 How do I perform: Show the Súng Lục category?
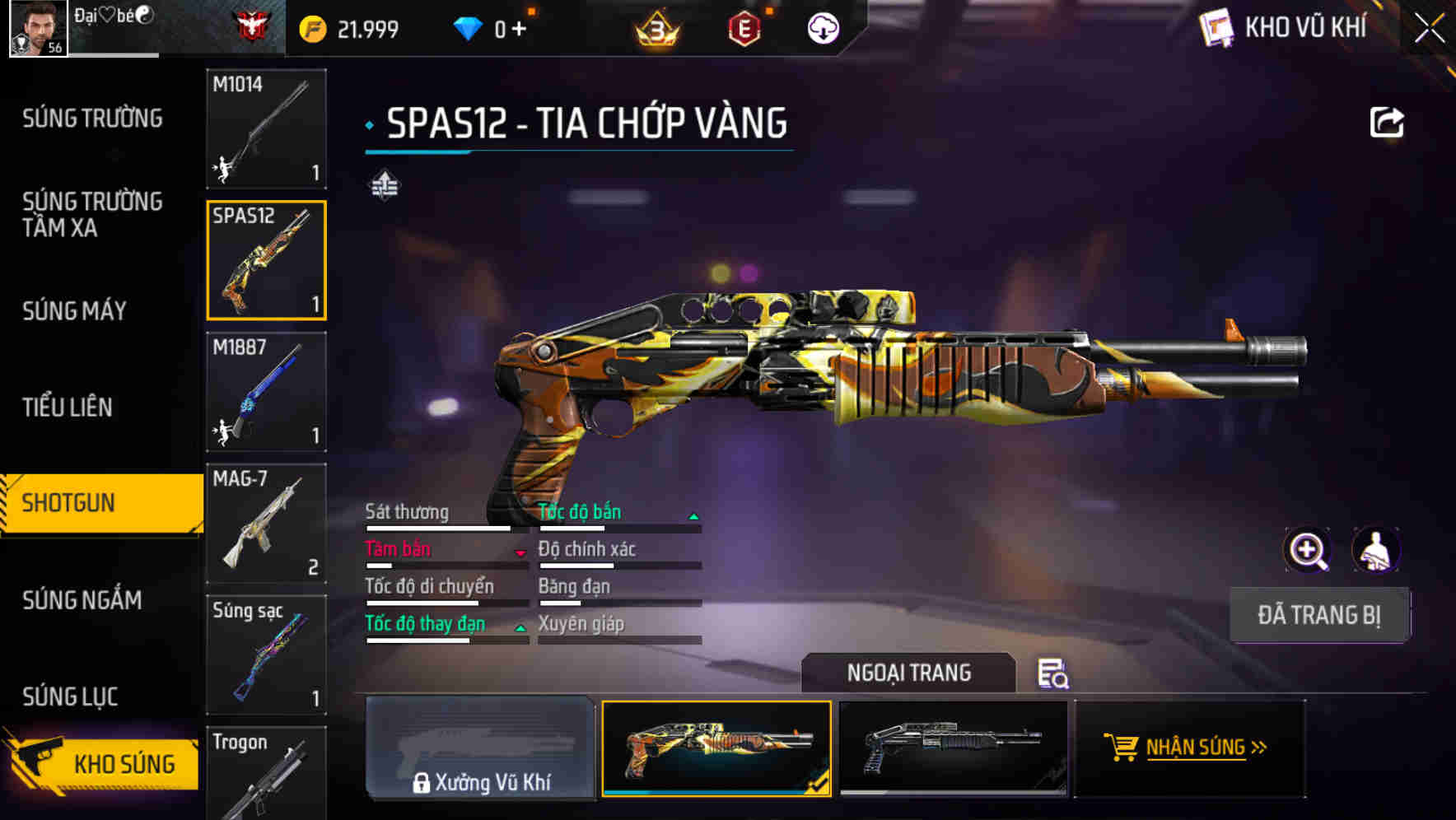click(70, 697)
